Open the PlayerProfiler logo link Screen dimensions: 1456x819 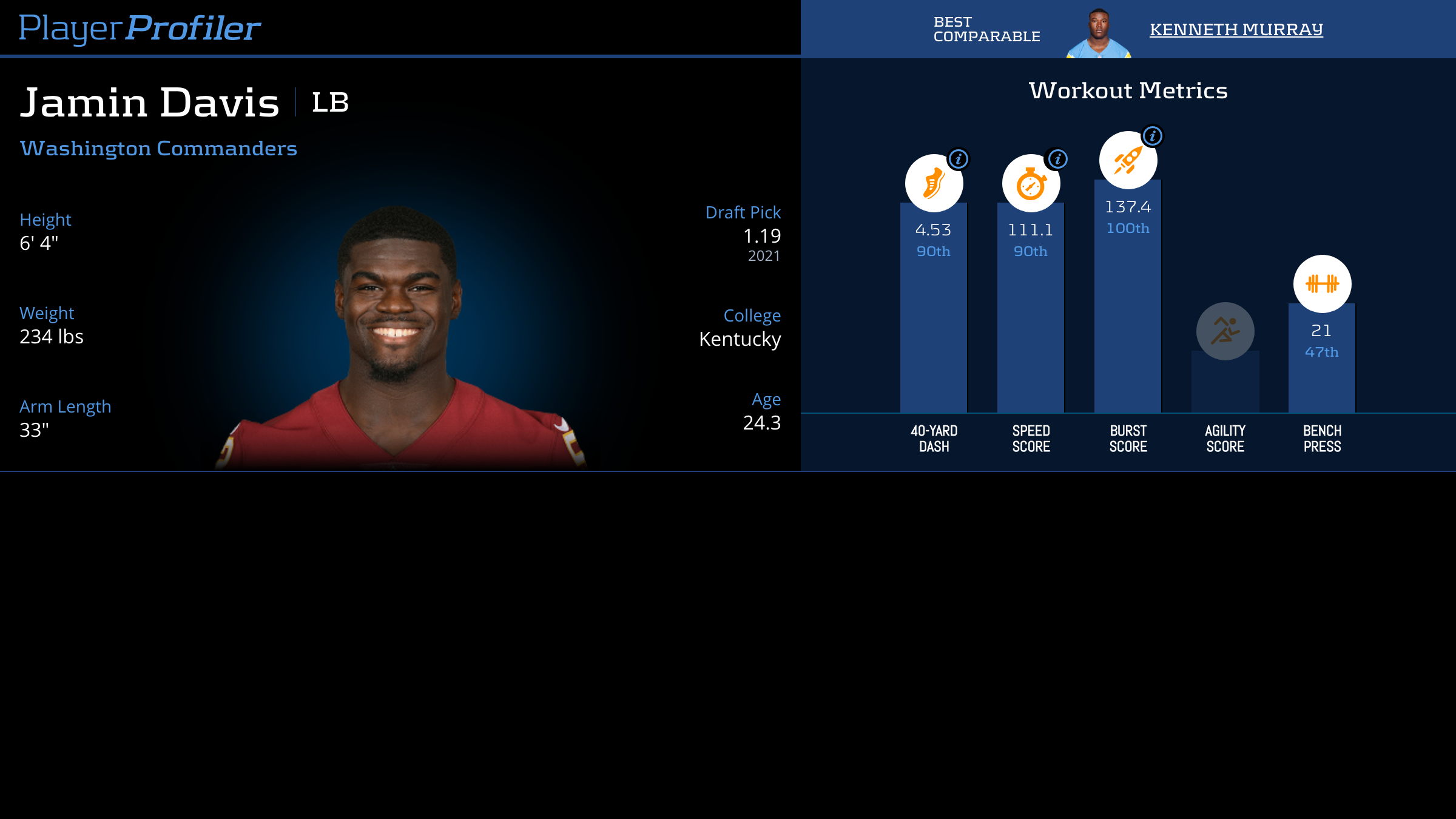point(140,29)
